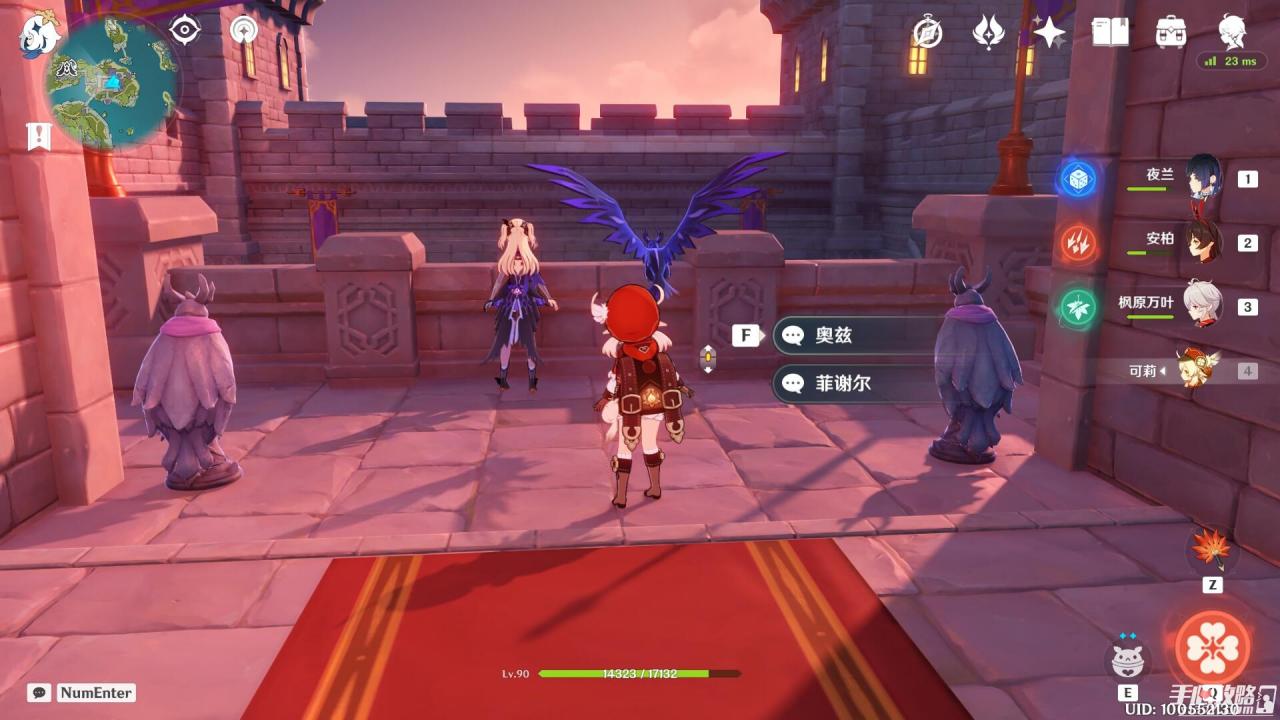Viewport: 1280px width, 720px height.
Task: Open the wish star icon
Action: tap(1049, 32)
